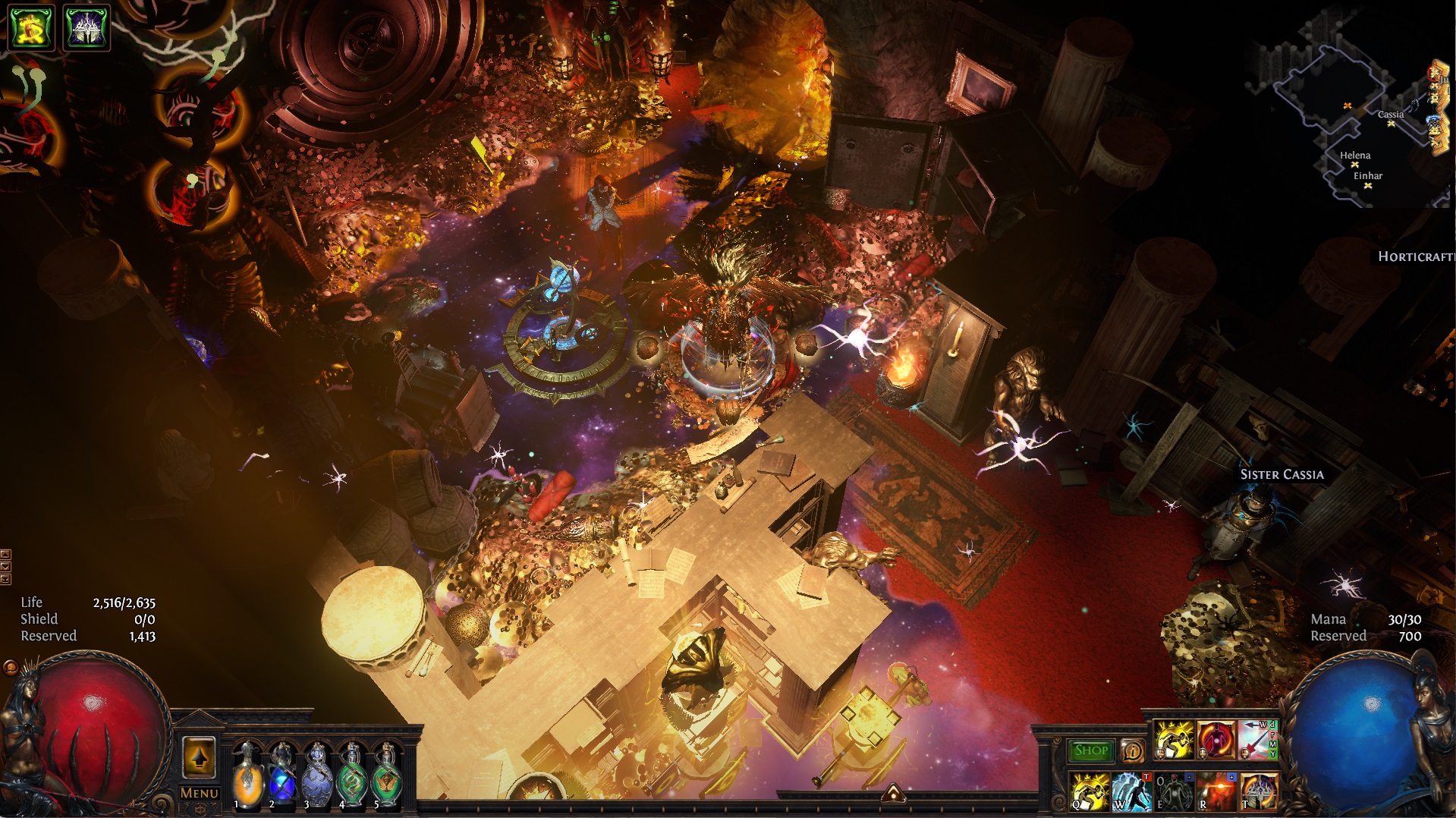Click the golden figure buff icon

coord(31,27)
